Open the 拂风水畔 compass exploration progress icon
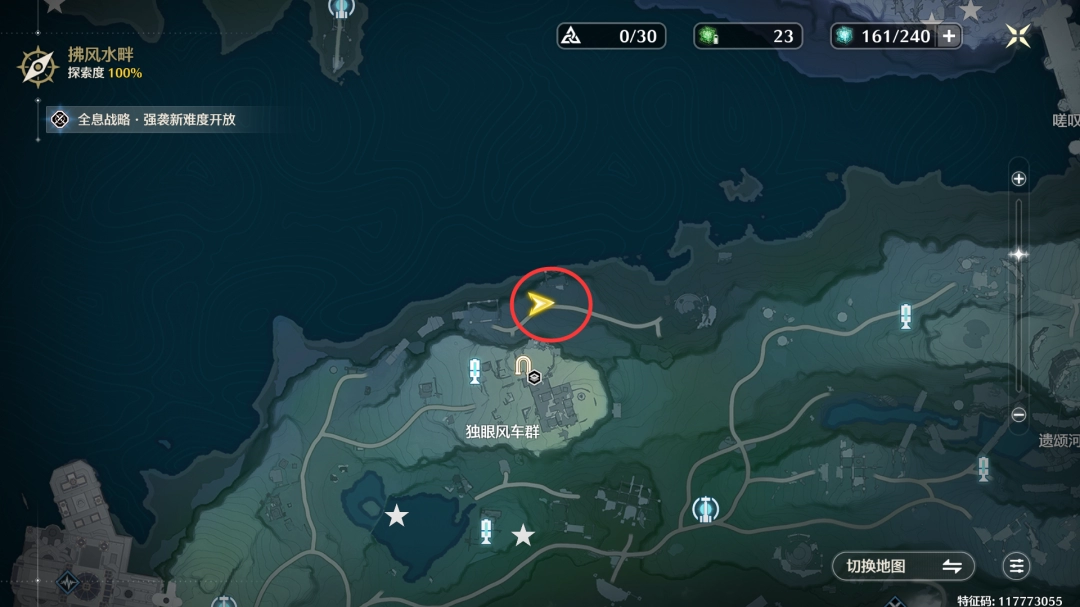Viewport: 1080px width, 607px height. pyautogui.click(x=38, y=66)
